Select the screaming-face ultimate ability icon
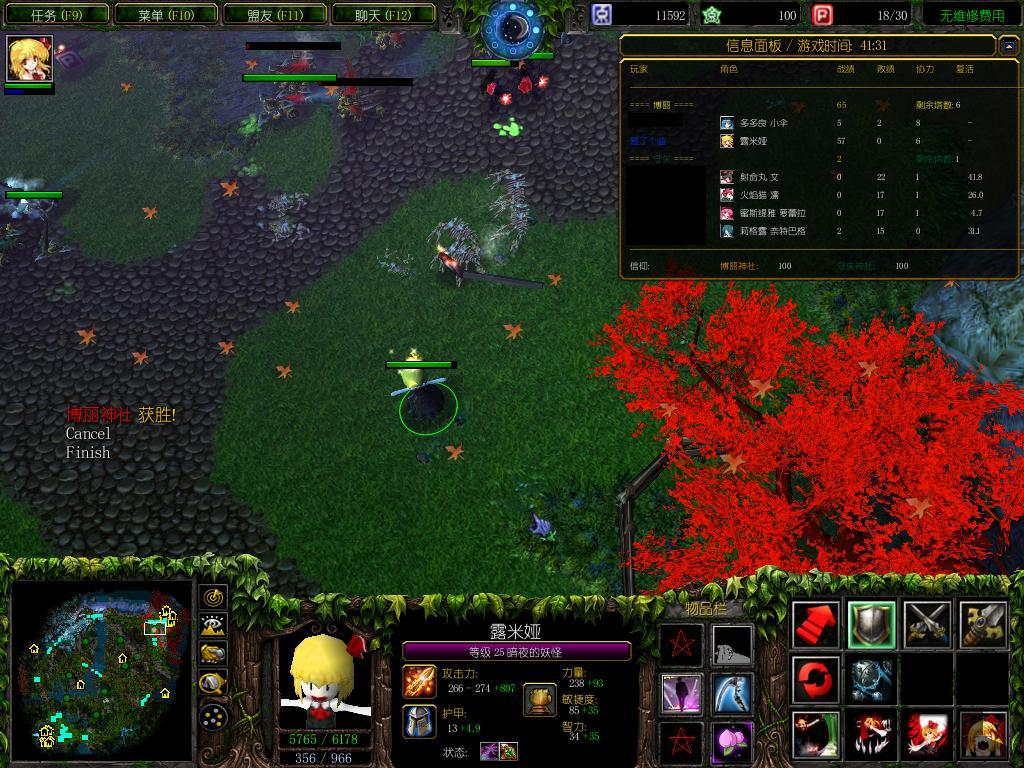1024x768 pixels. point(983,735)
